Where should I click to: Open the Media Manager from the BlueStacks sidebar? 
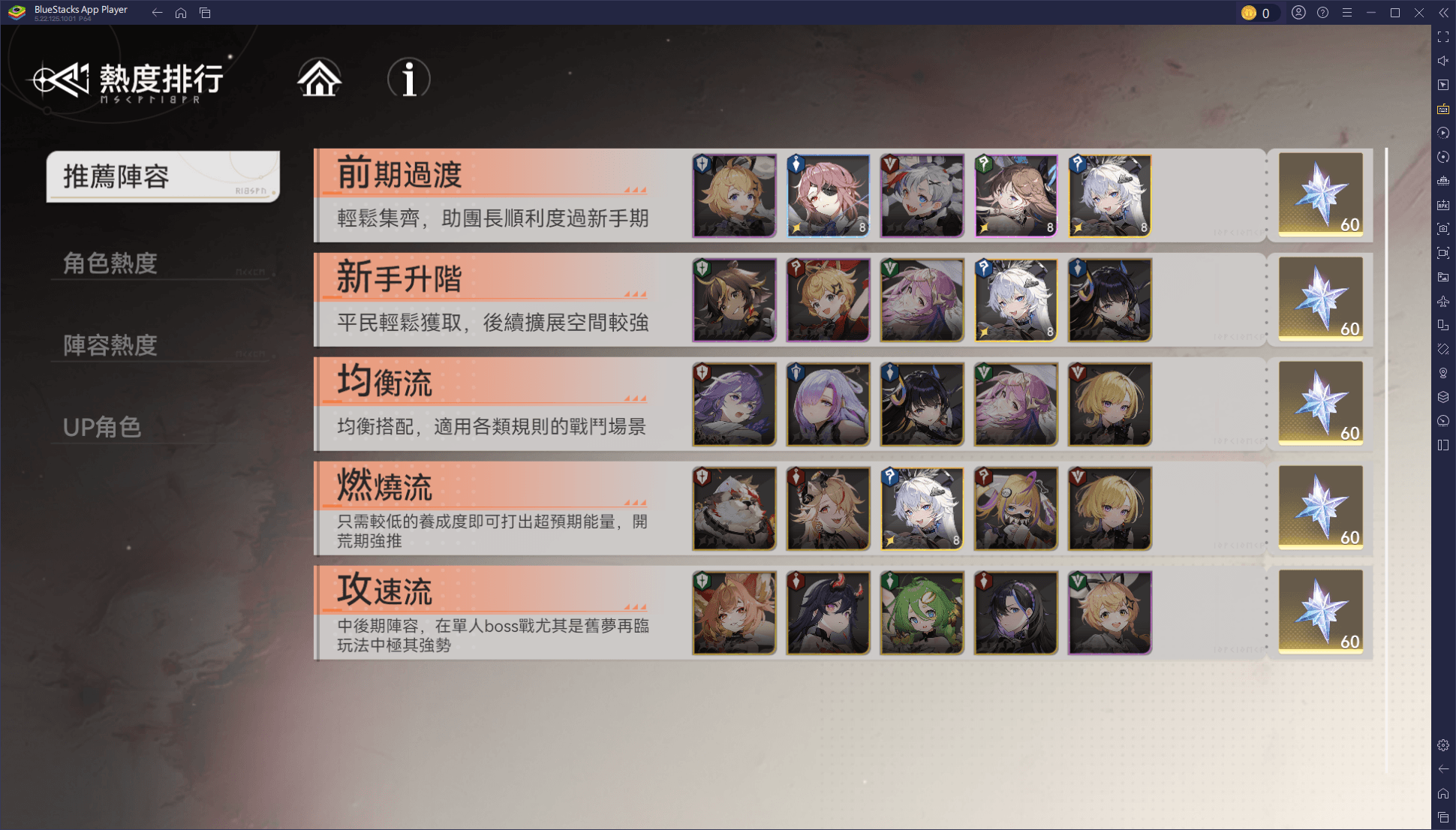[x=1442, y=276]
